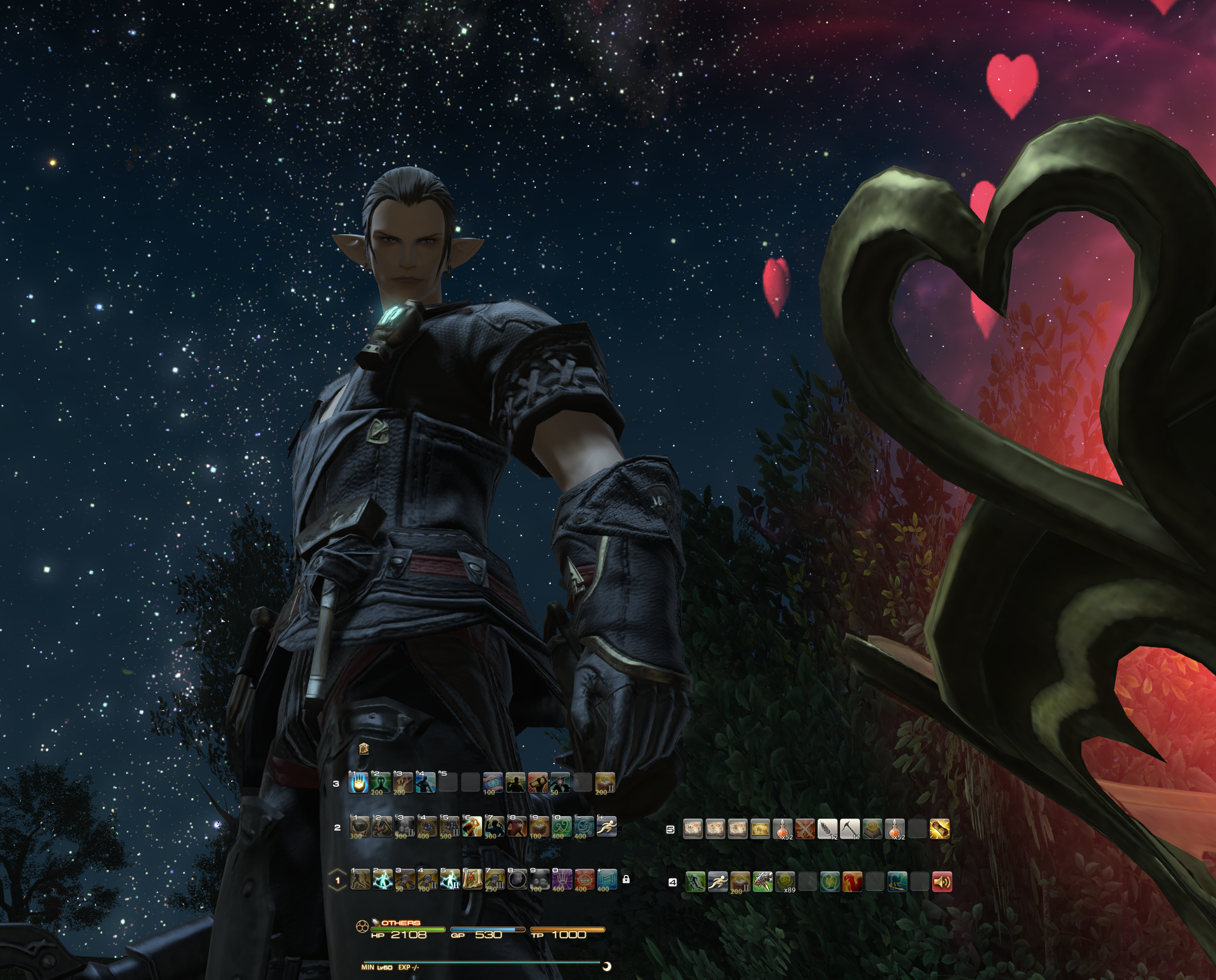Screen dimensions: 1216x980
Task: Activate the purple hand ward ability
Action: click(562, 879)
